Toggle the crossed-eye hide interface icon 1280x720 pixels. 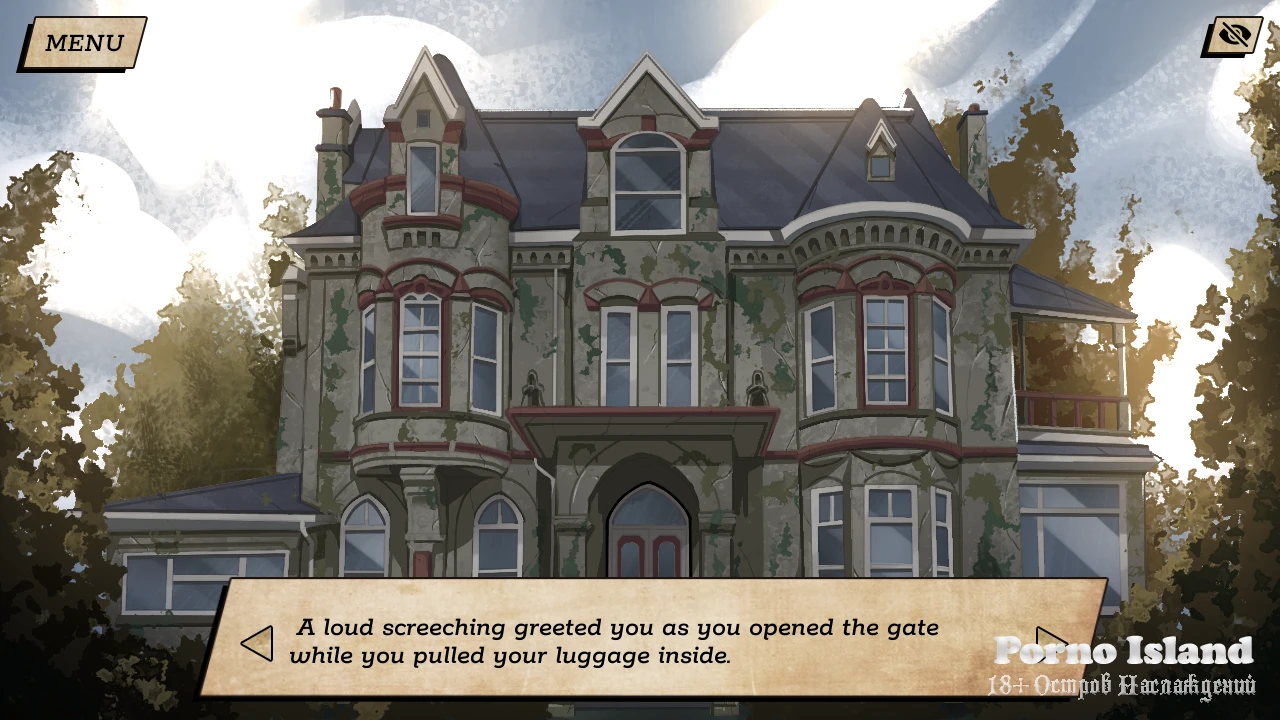(1234, 37)
